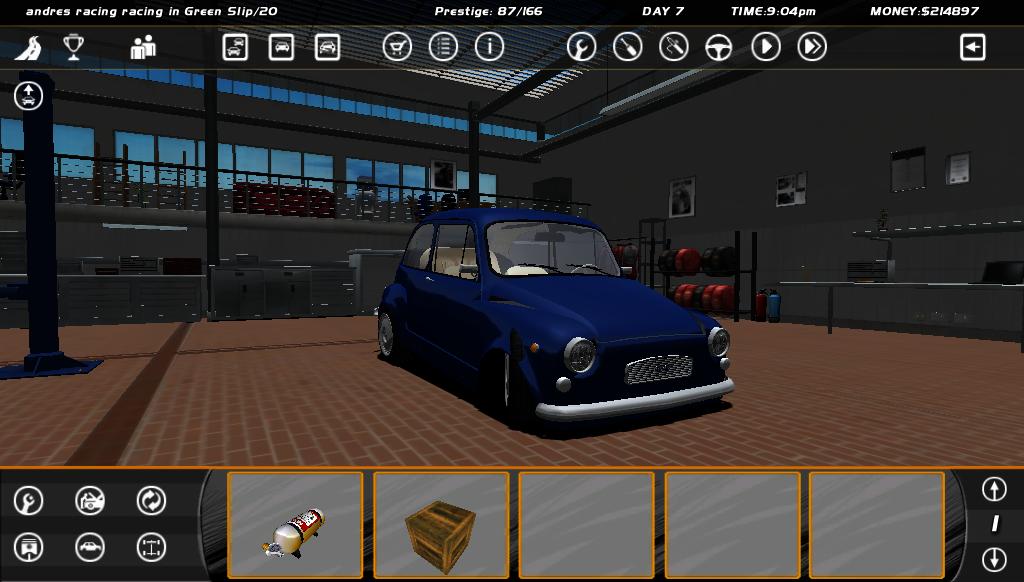The width and height of the screenshot is (1024, 582).
Task: Pick the car body silhouette category
Action: click(90, 547)
